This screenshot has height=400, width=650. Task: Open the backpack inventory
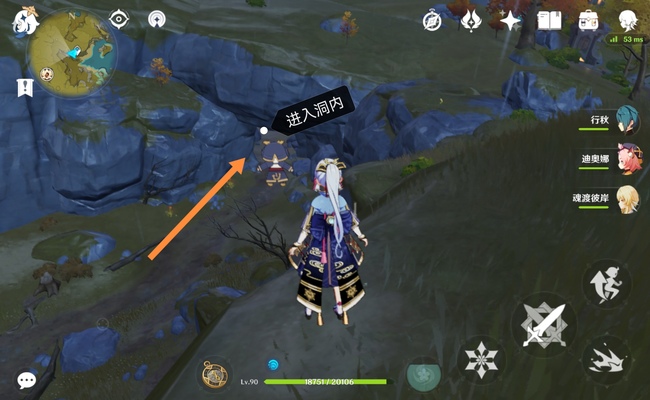point(588,20)
